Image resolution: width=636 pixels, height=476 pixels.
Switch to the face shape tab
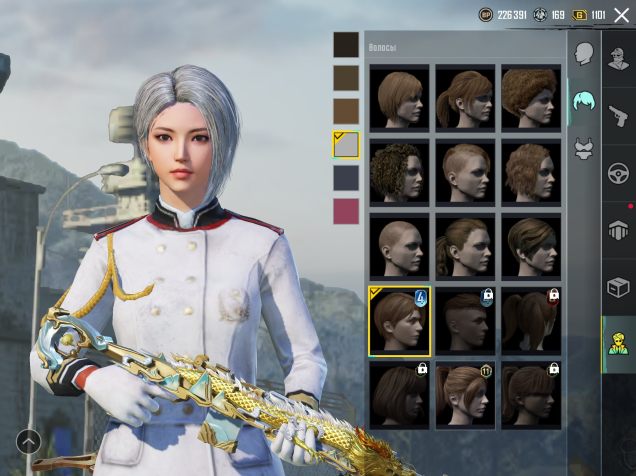pos(584,54)
